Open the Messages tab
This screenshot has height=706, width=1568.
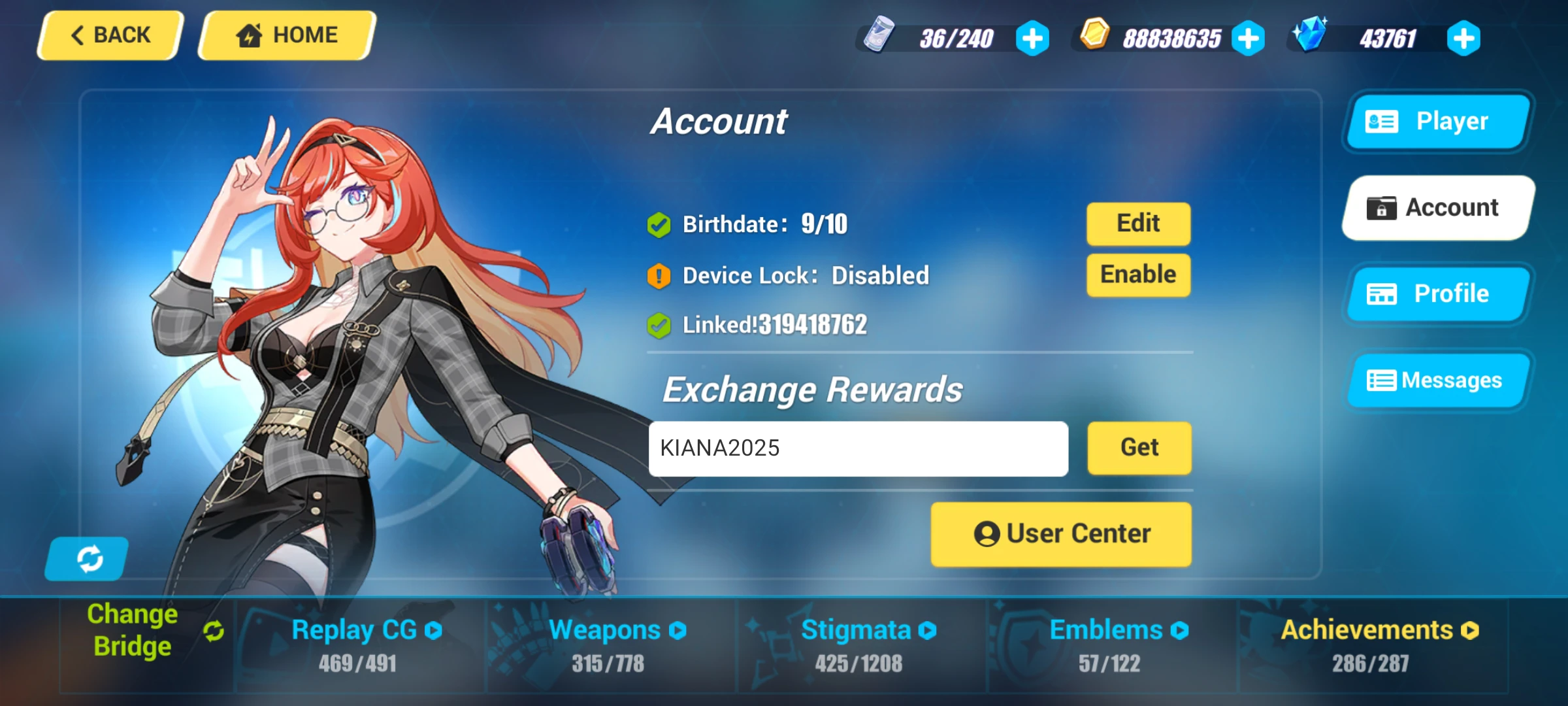1437,380
